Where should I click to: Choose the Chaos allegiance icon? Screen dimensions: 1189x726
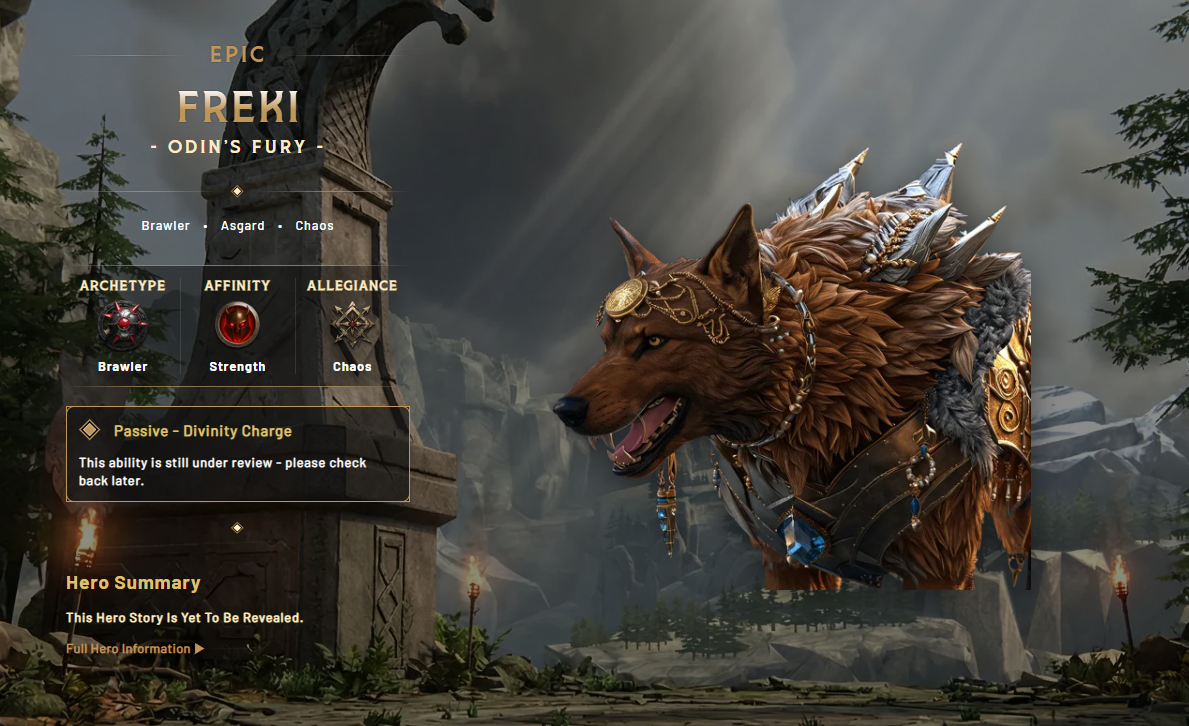352,326
